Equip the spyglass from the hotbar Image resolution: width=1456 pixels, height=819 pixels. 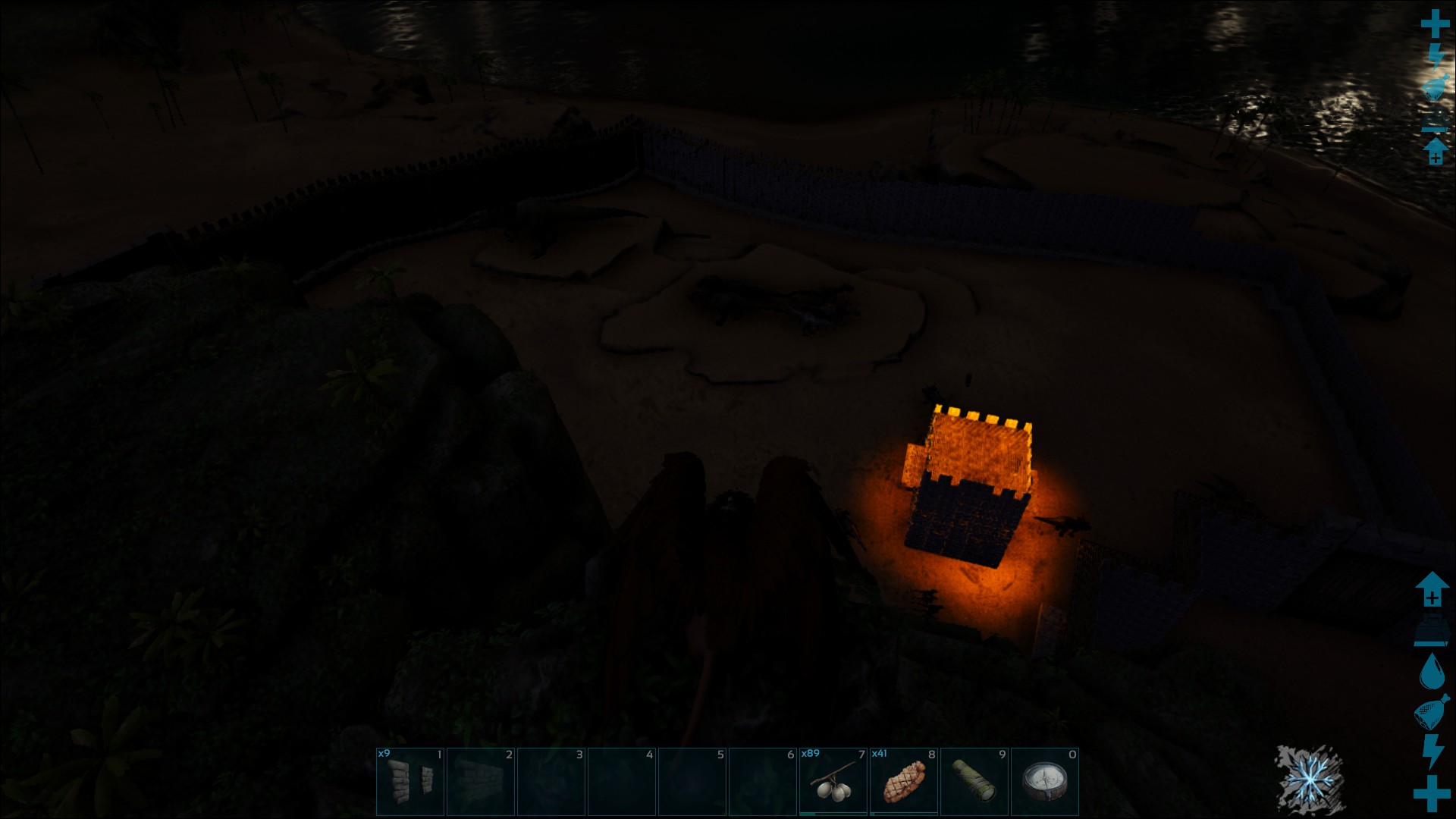pos(974,782)
